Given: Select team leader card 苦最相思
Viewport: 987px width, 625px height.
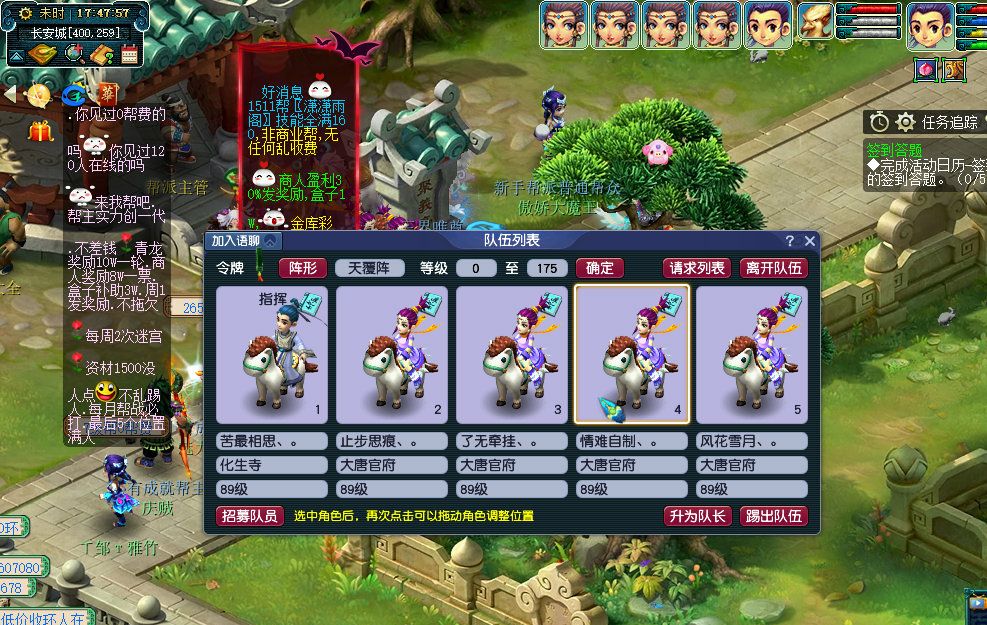Looking at the screenshot, I should click(272, 355).
